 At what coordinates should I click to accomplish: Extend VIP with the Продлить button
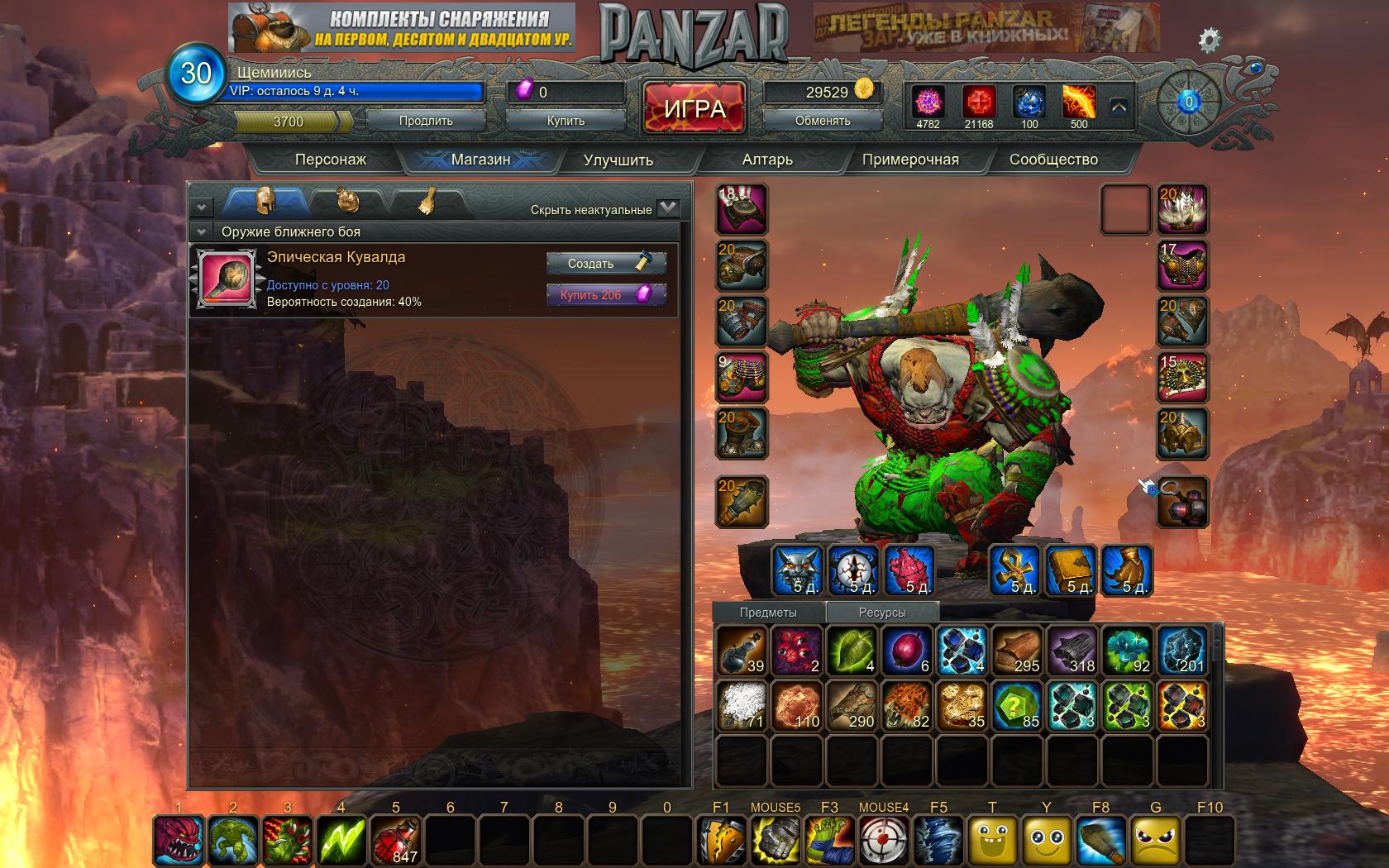426,121
